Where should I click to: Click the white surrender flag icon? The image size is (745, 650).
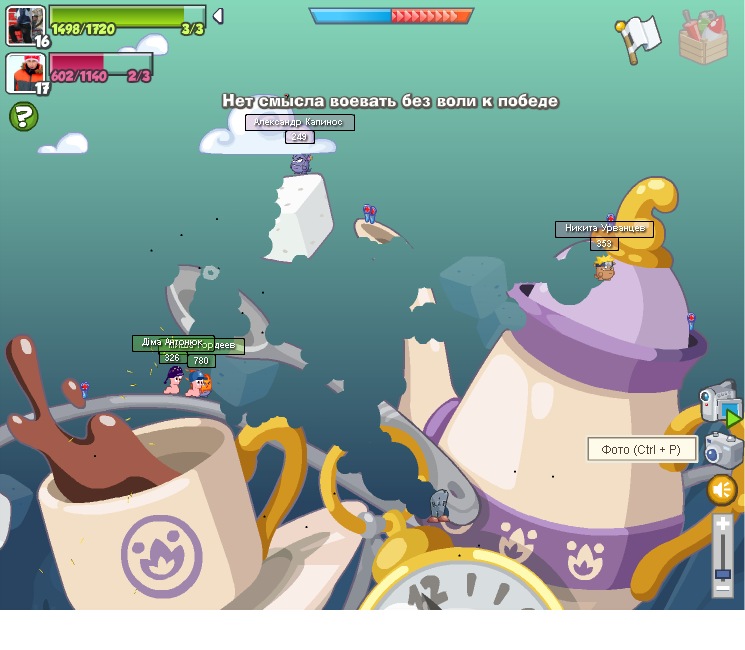pyautogui.click(x=637, y=39)
